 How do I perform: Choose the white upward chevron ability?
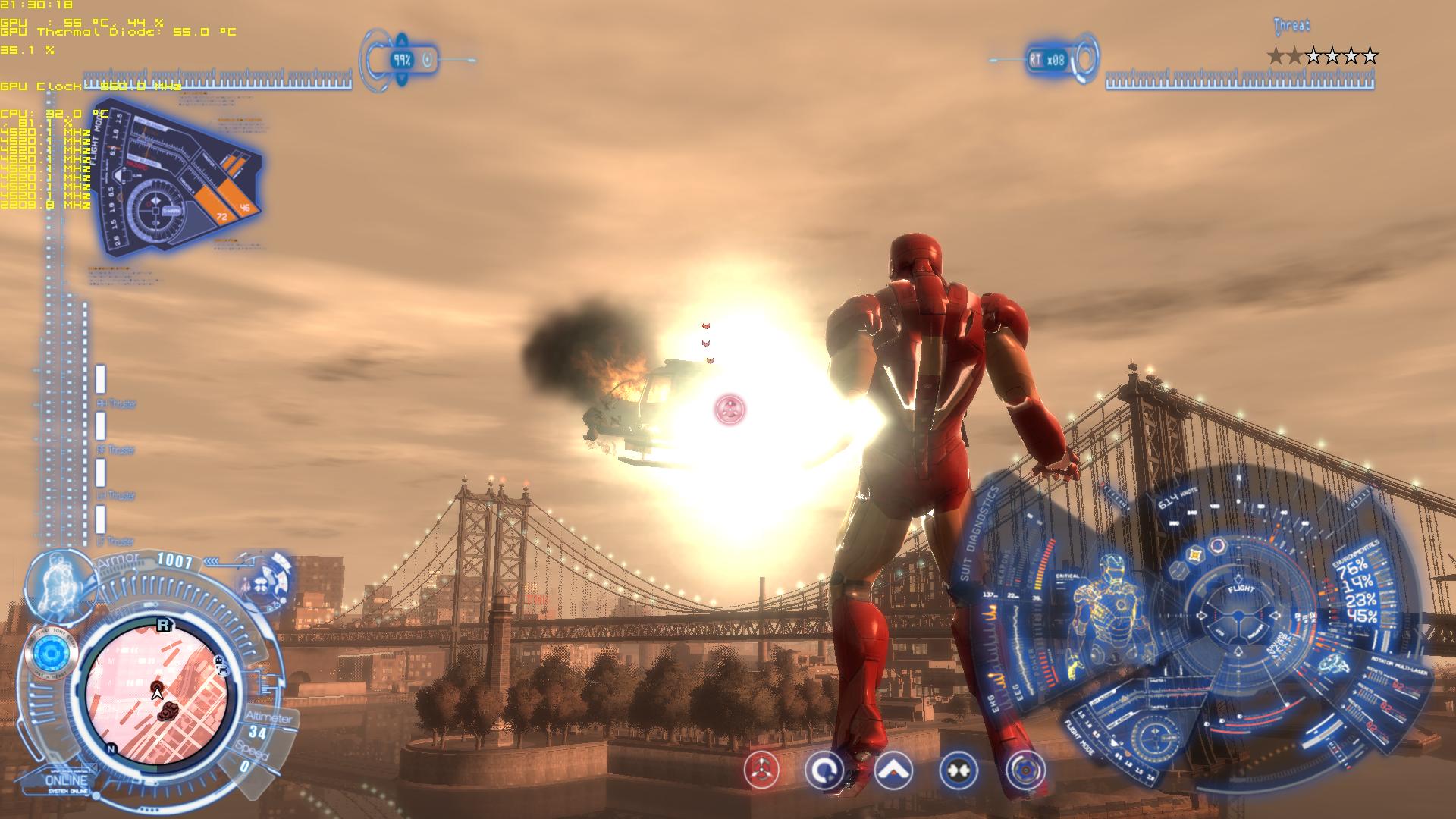click(893, 771)
